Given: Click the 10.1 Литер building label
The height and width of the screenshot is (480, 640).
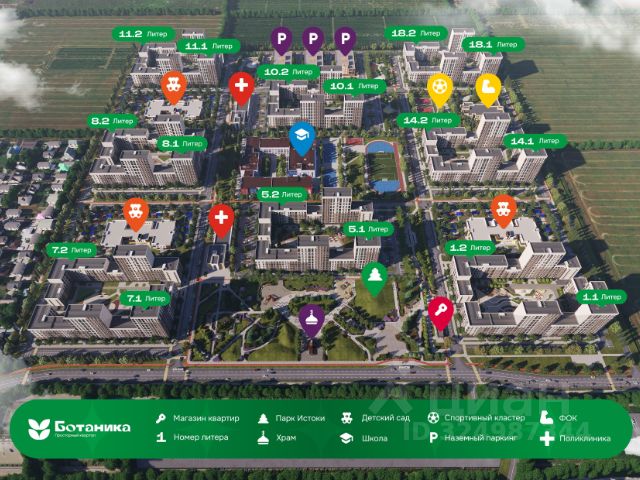Looking at the screenshot, I should 355,86.
